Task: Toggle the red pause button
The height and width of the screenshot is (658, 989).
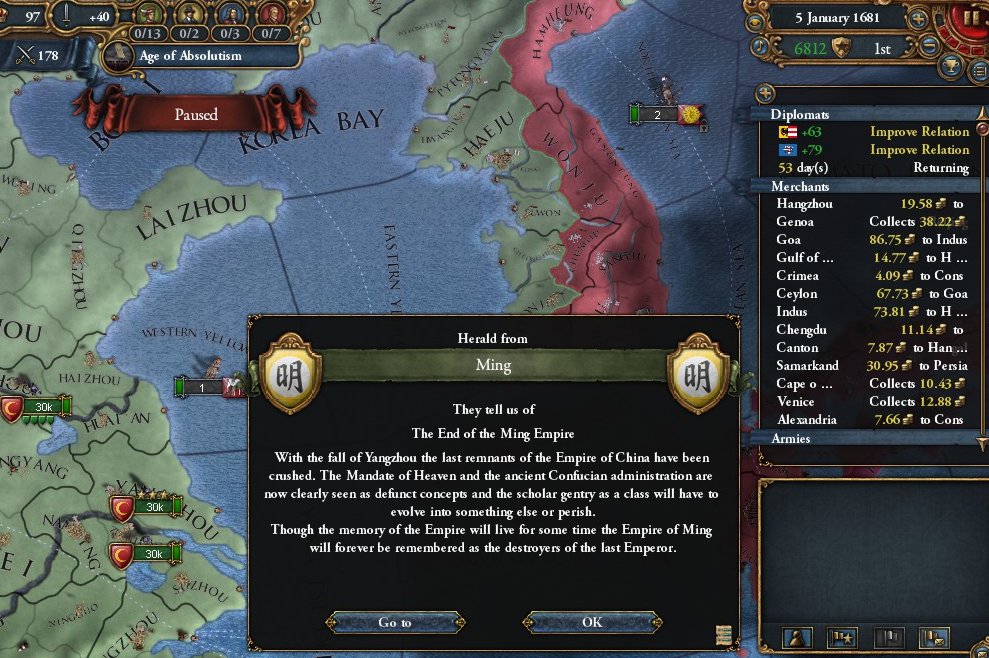Action: pyautogui.click(x=970, y=18)
